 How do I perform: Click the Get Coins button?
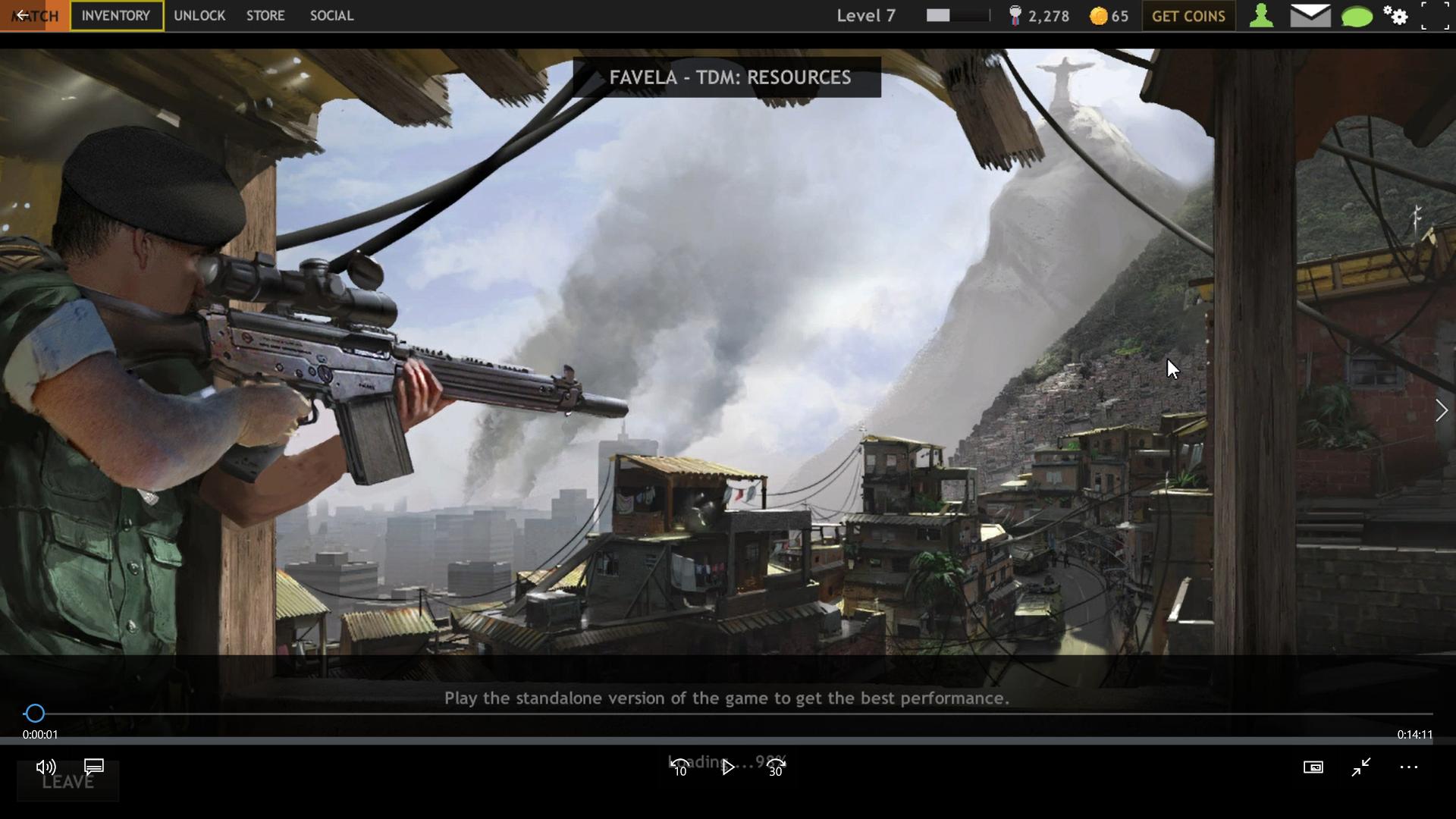[1188, 16]
